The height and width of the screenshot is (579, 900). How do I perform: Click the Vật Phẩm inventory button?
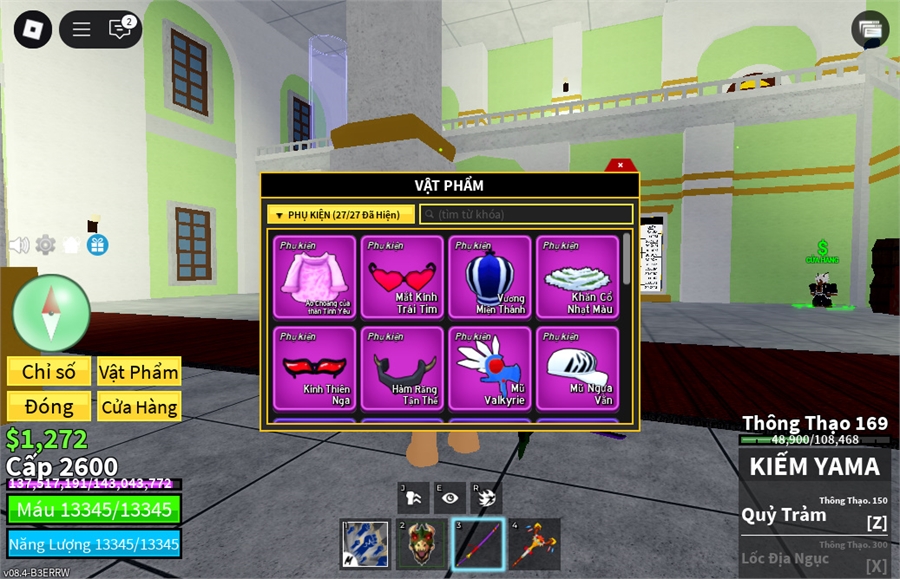(x=139, y=372)
